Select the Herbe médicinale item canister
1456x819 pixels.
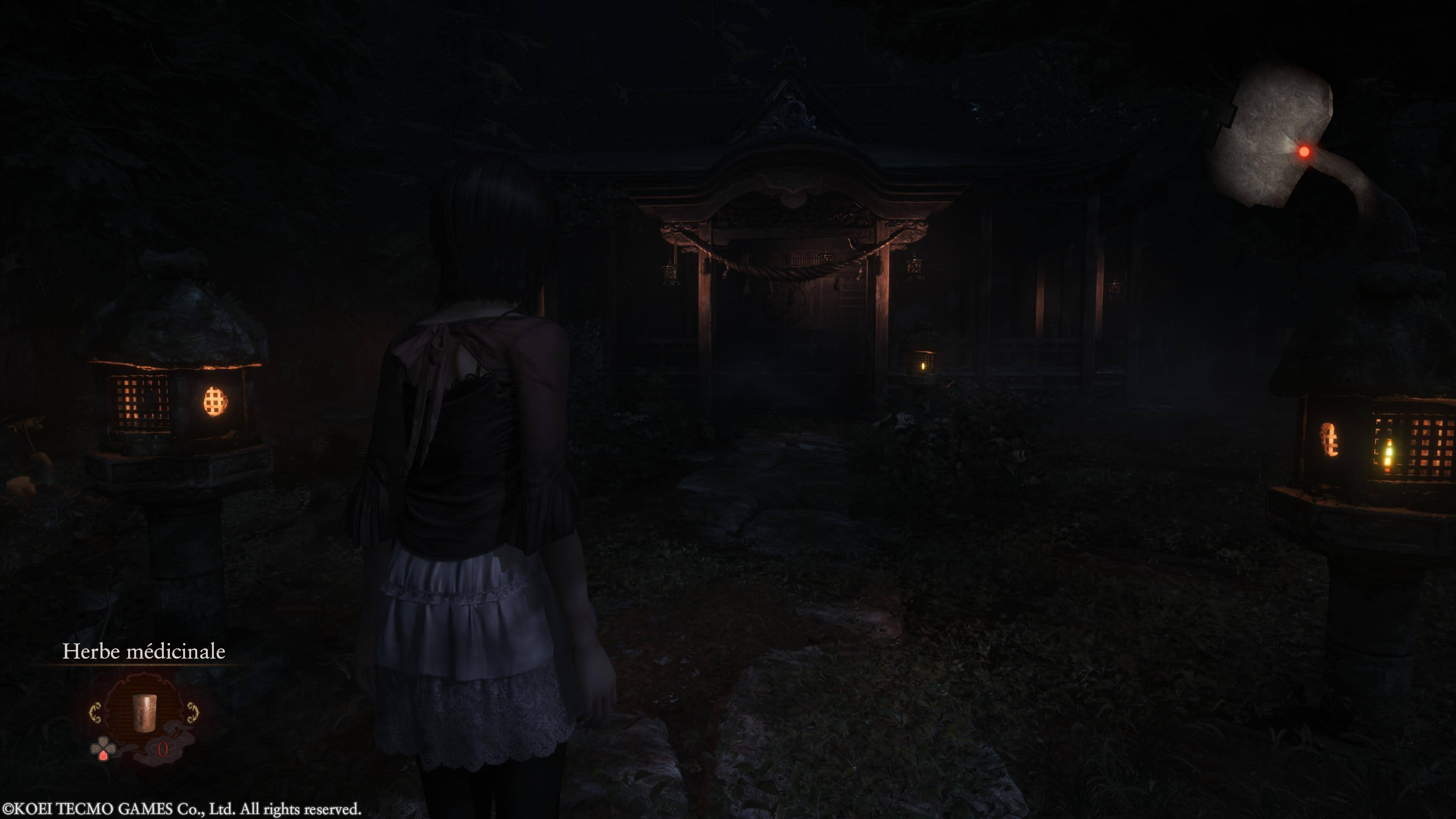(144, 713)
